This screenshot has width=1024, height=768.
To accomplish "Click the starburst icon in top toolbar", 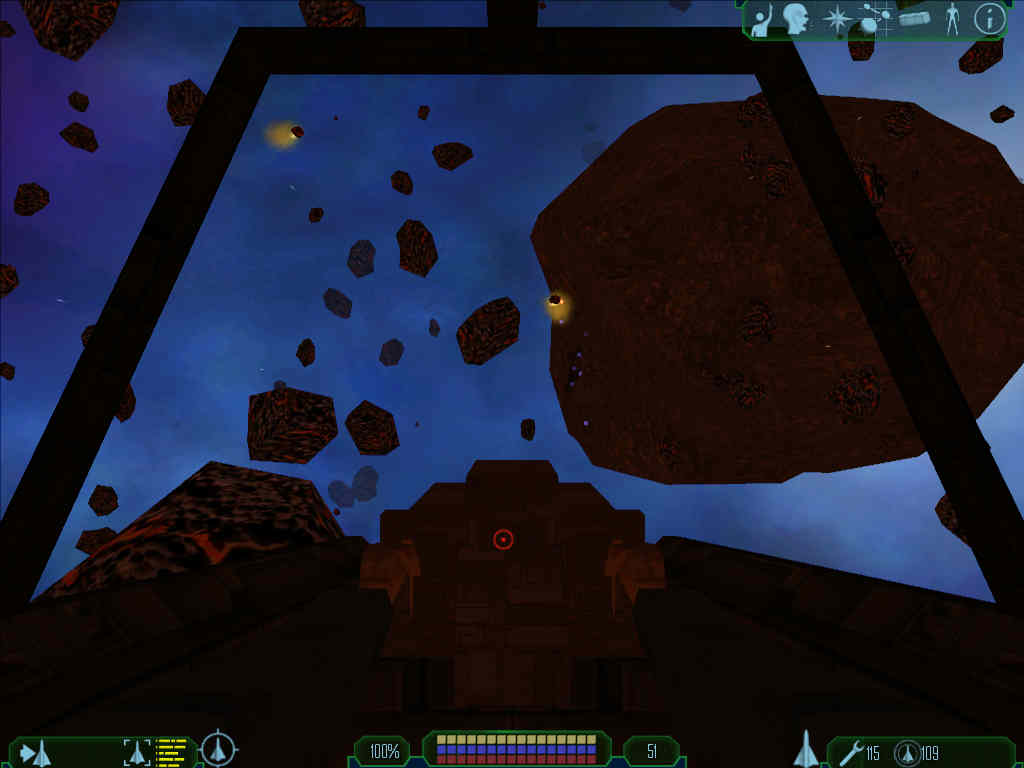I will [834, 19].
